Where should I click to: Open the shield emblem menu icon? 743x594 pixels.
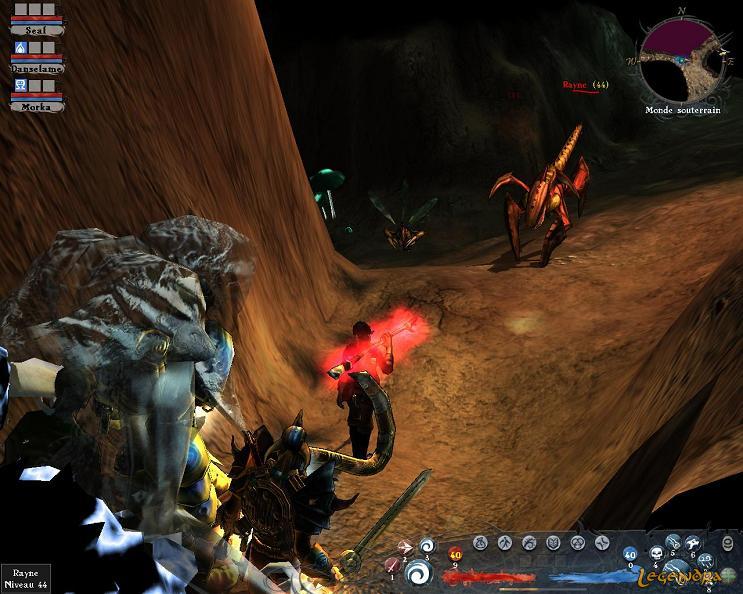coord(553,543)
